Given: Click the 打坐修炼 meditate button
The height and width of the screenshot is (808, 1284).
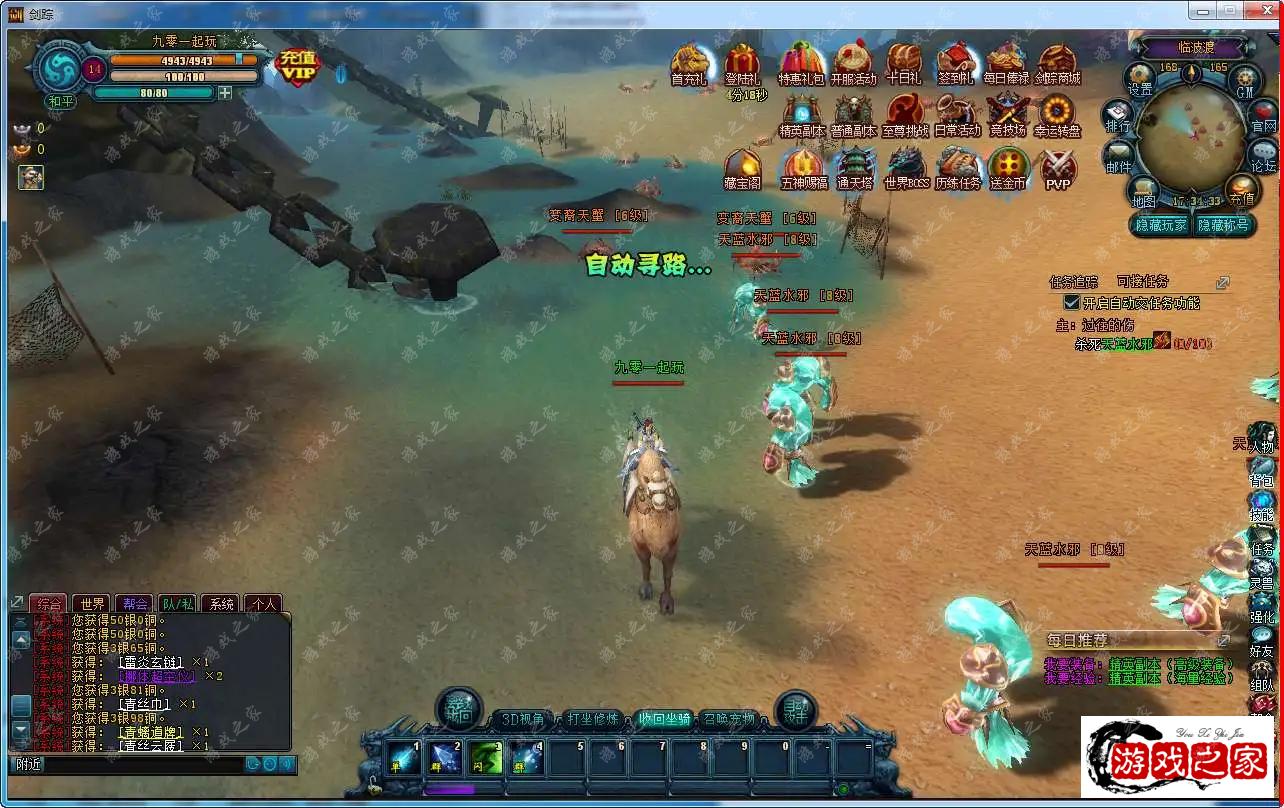Looking at the screenshot, I should click(x=593, y=719).
